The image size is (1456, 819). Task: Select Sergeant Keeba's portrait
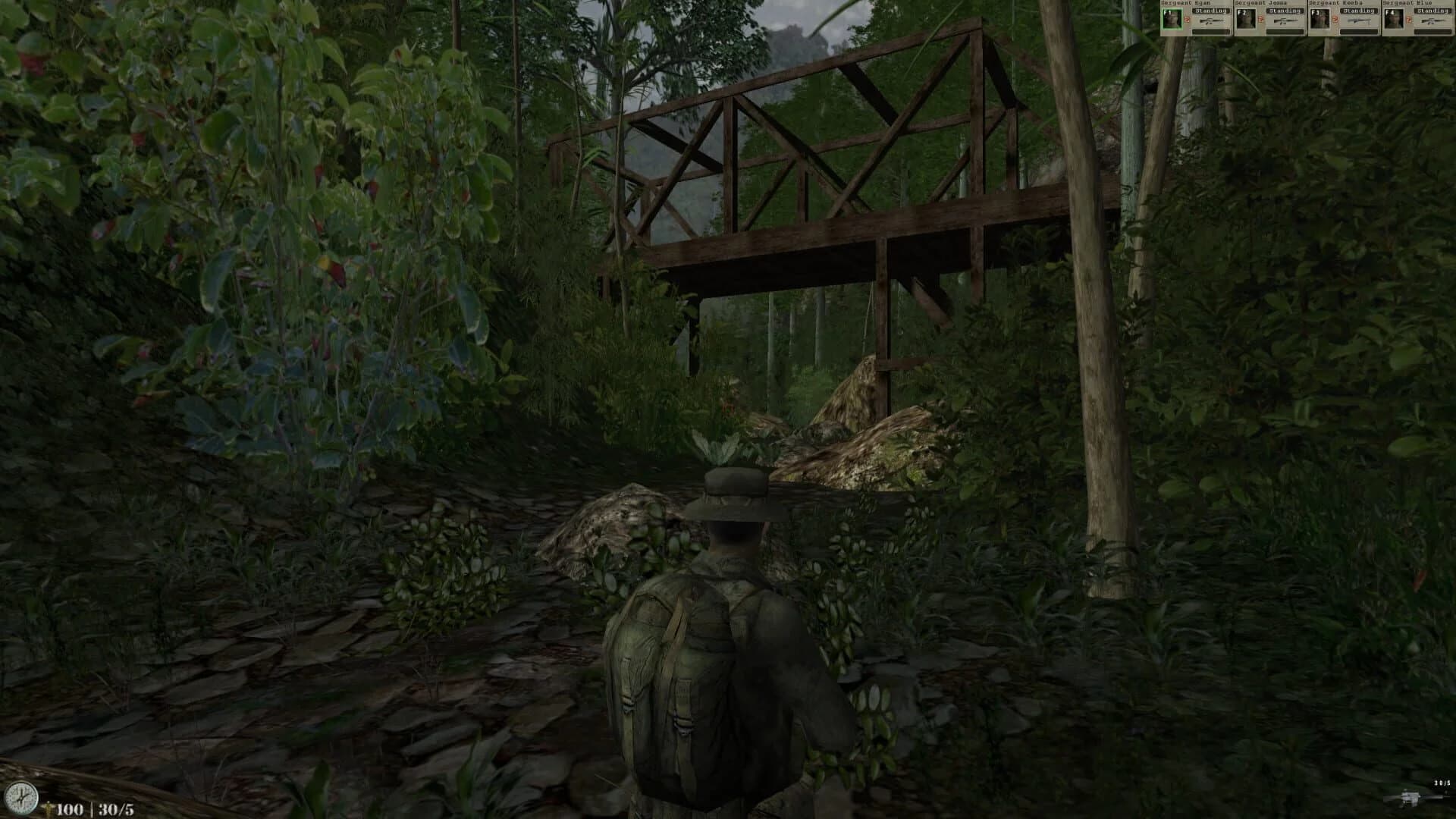point(1319,18)
